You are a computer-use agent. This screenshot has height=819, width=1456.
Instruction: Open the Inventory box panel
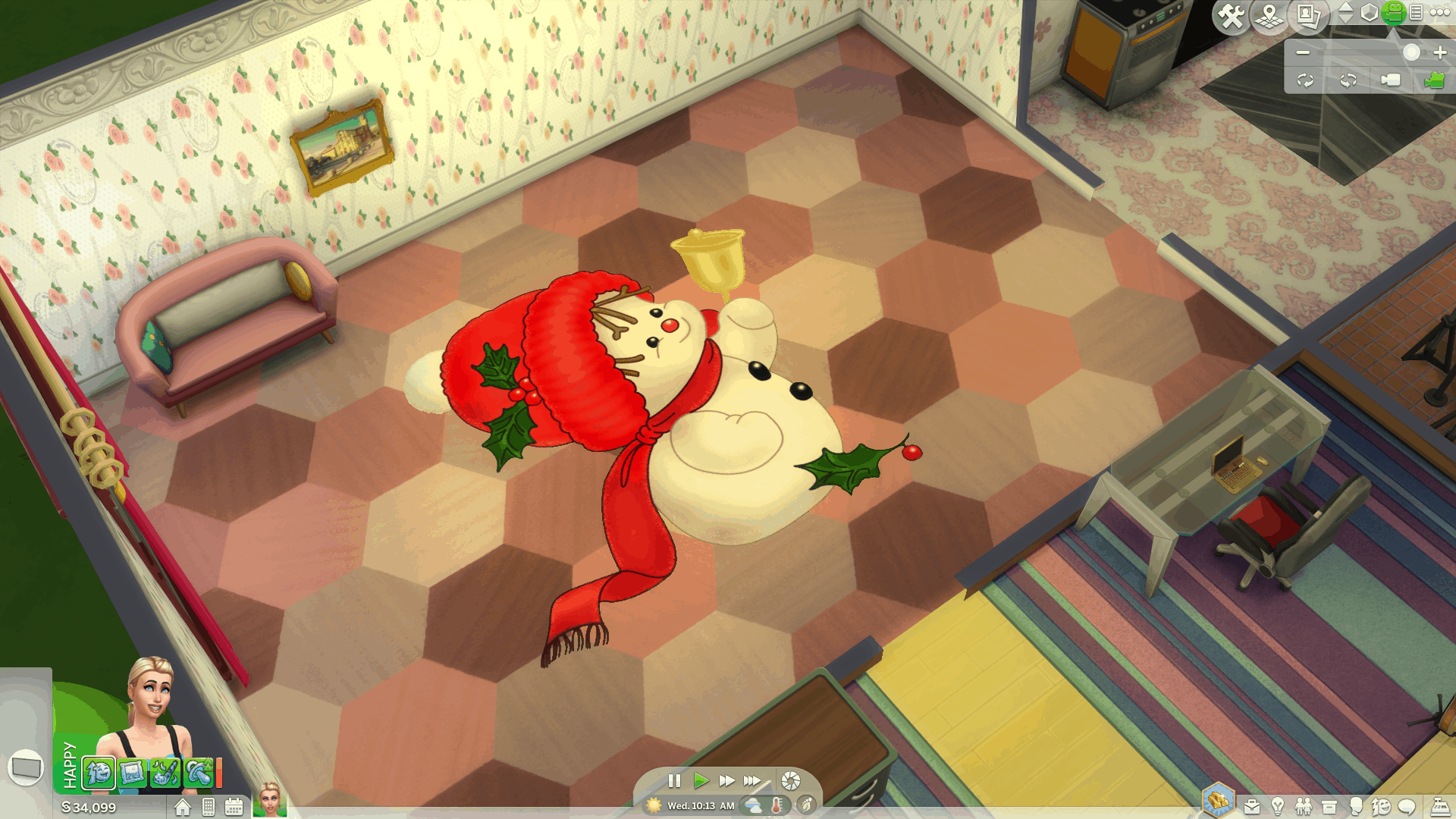(x=1329, y=807)
